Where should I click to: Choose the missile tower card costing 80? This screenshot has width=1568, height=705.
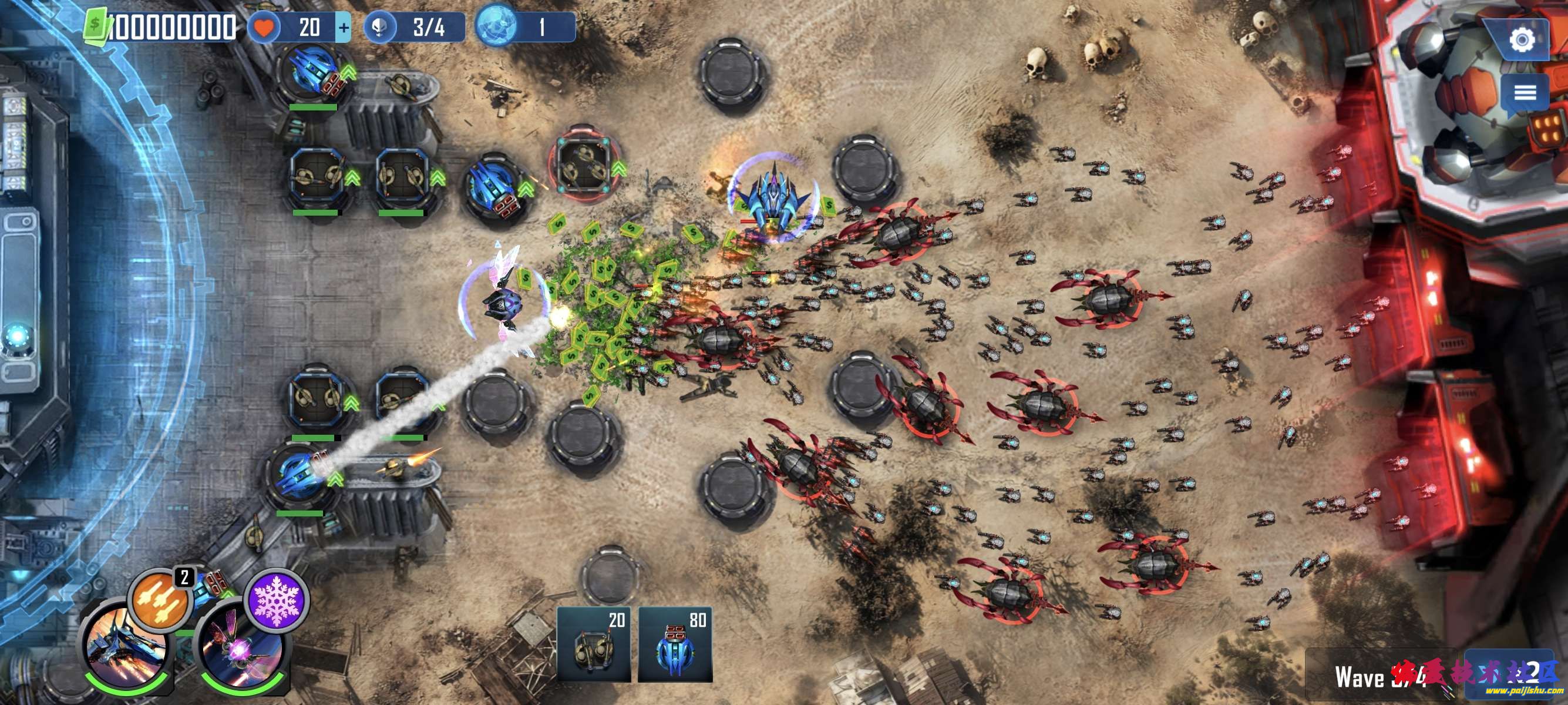click(675, 644)
